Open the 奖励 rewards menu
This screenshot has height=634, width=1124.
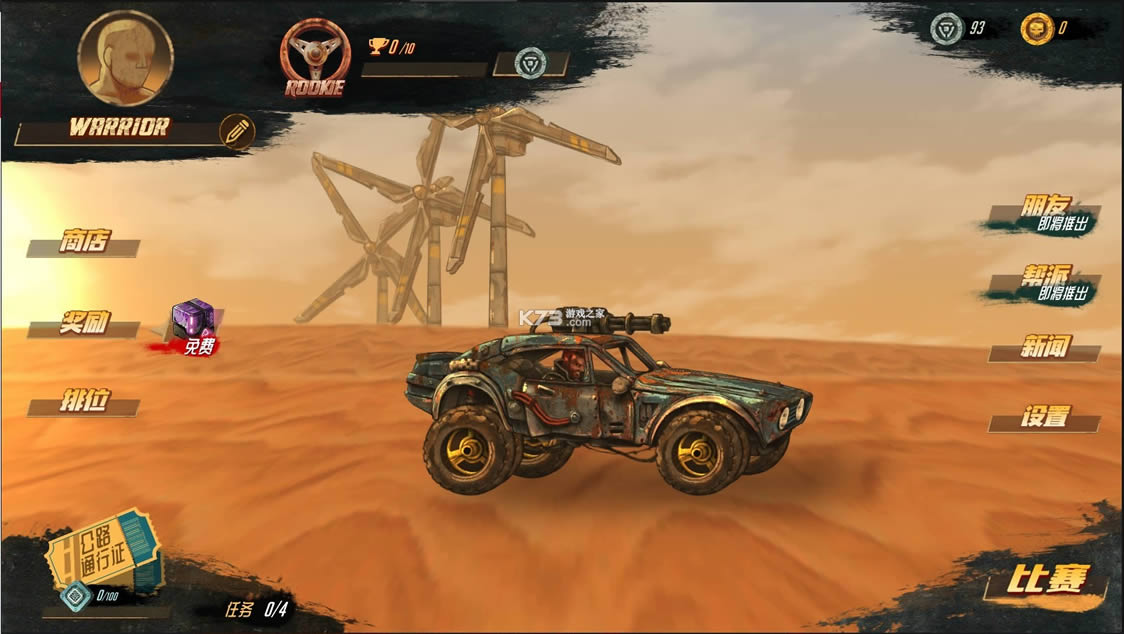[x=84, y=325]
